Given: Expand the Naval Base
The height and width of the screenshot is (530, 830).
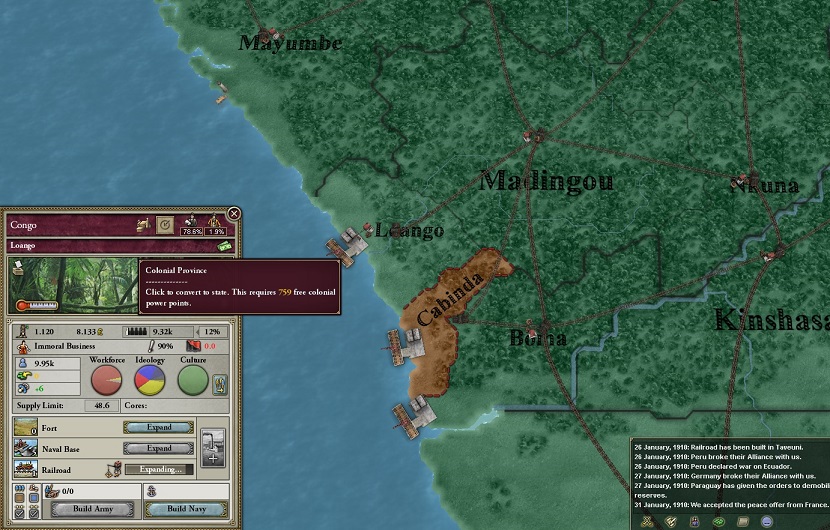Looking at the screenshot, I should point(158,448).
